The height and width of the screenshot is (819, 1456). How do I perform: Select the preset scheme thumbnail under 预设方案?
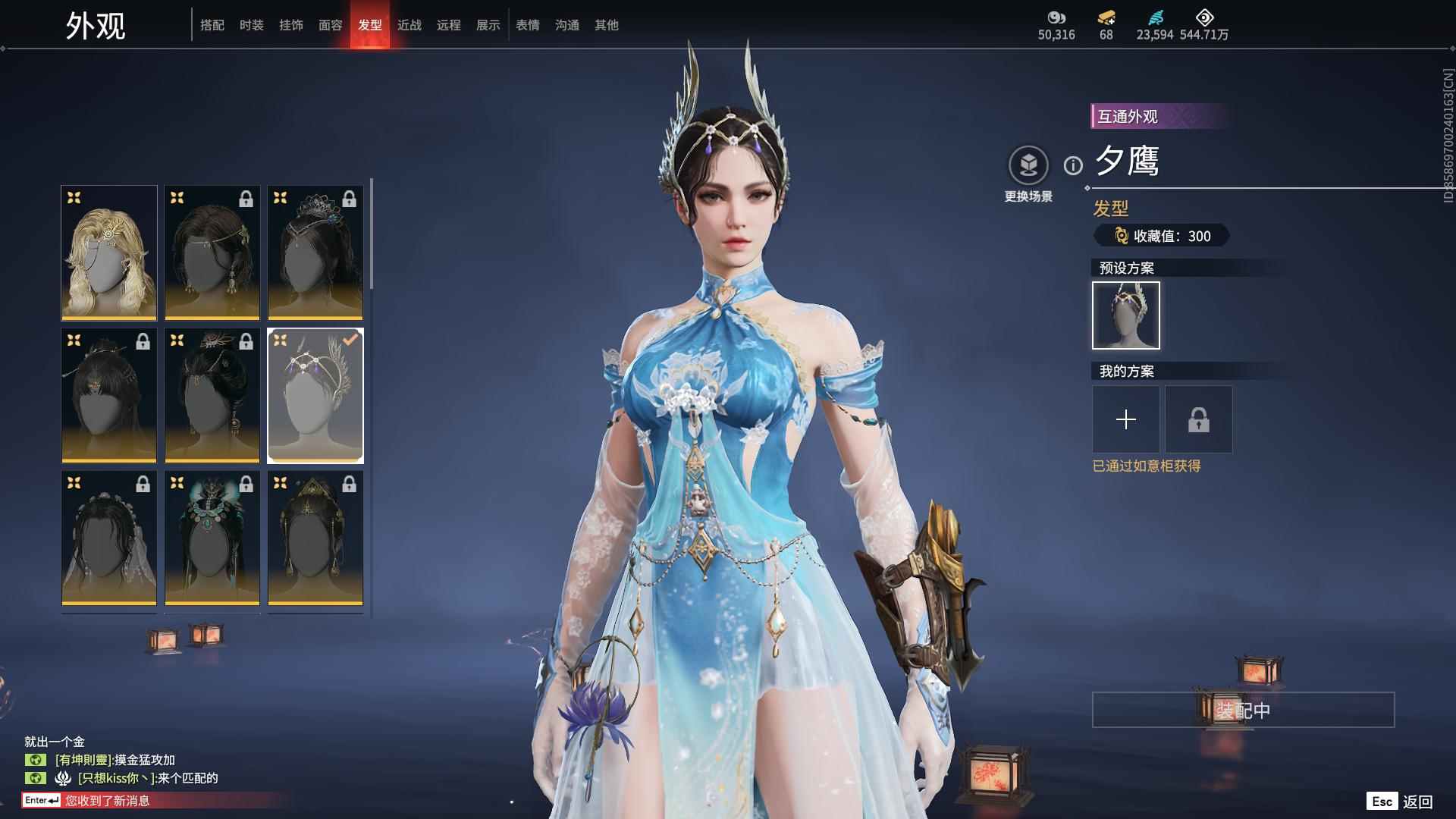[x=1126, y=315]
